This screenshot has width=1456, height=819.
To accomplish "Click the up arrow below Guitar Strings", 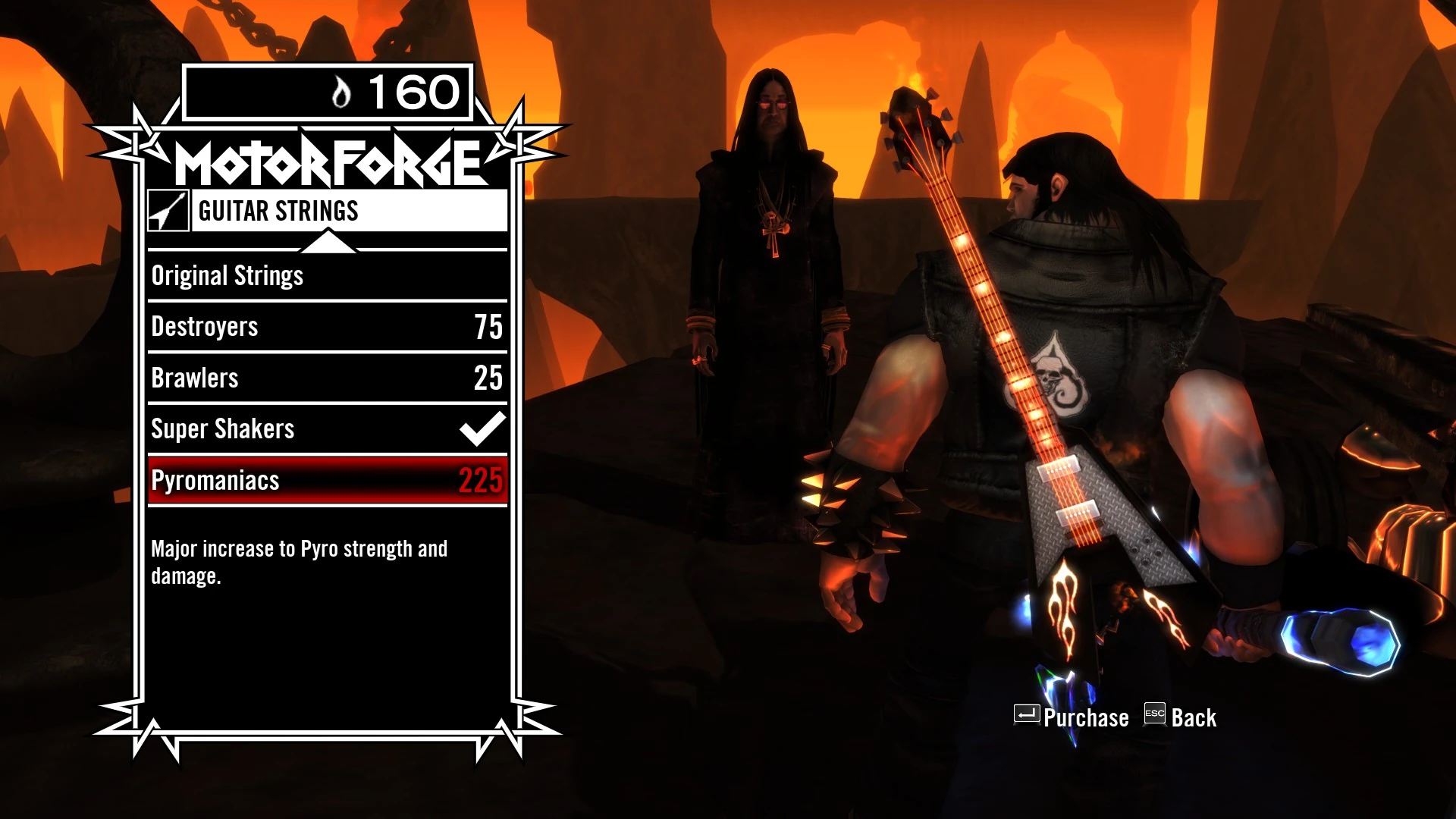I will [330, 243].
